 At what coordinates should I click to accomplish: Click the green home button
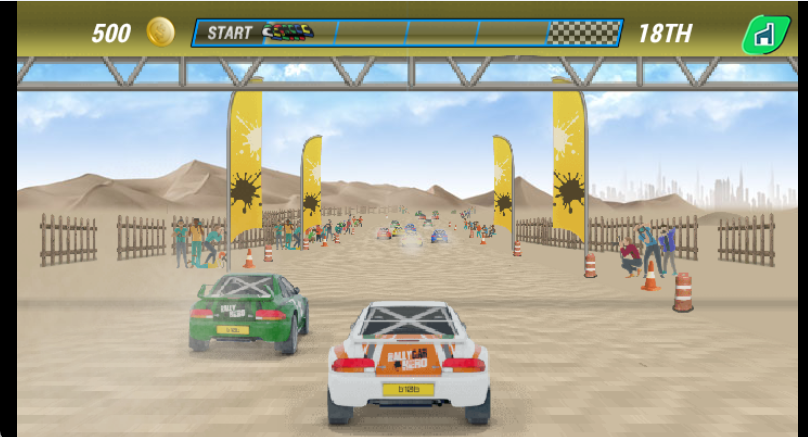(764, 35)
